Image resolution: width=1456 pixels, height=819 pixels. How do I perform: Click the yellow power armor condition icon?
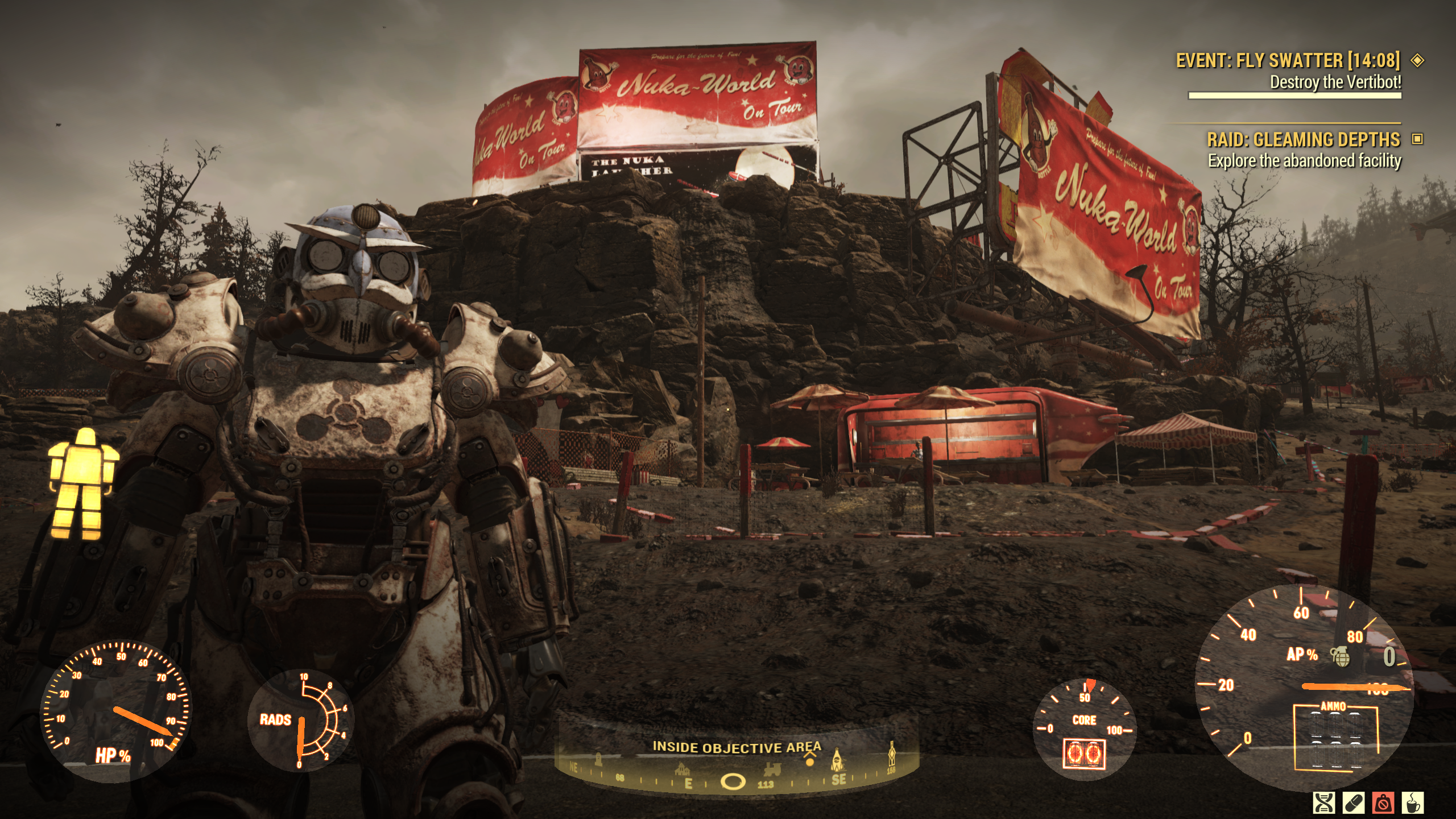point(83,484)
